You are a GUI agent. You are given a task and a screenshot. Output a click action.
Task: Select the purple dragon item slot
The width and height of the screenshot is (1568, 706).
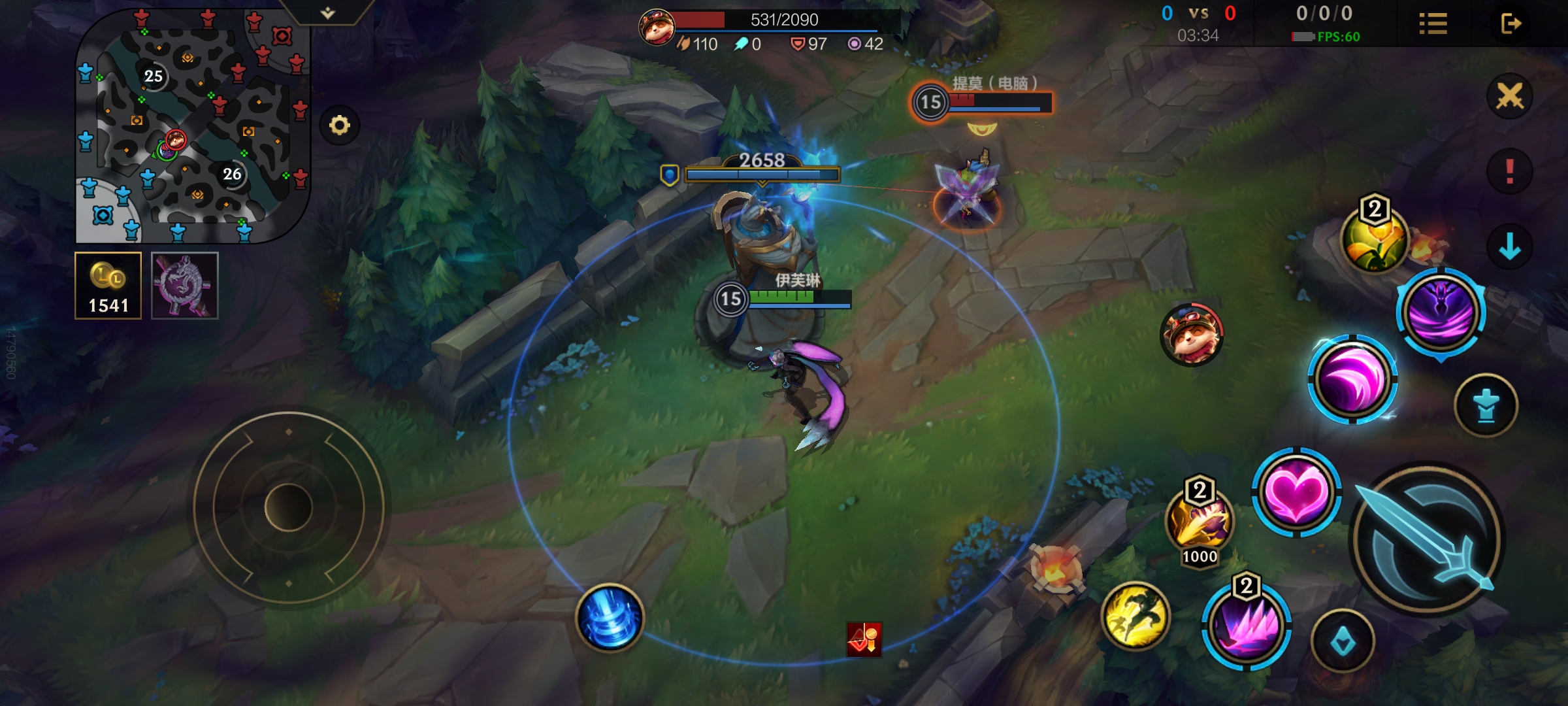(185, 286)
